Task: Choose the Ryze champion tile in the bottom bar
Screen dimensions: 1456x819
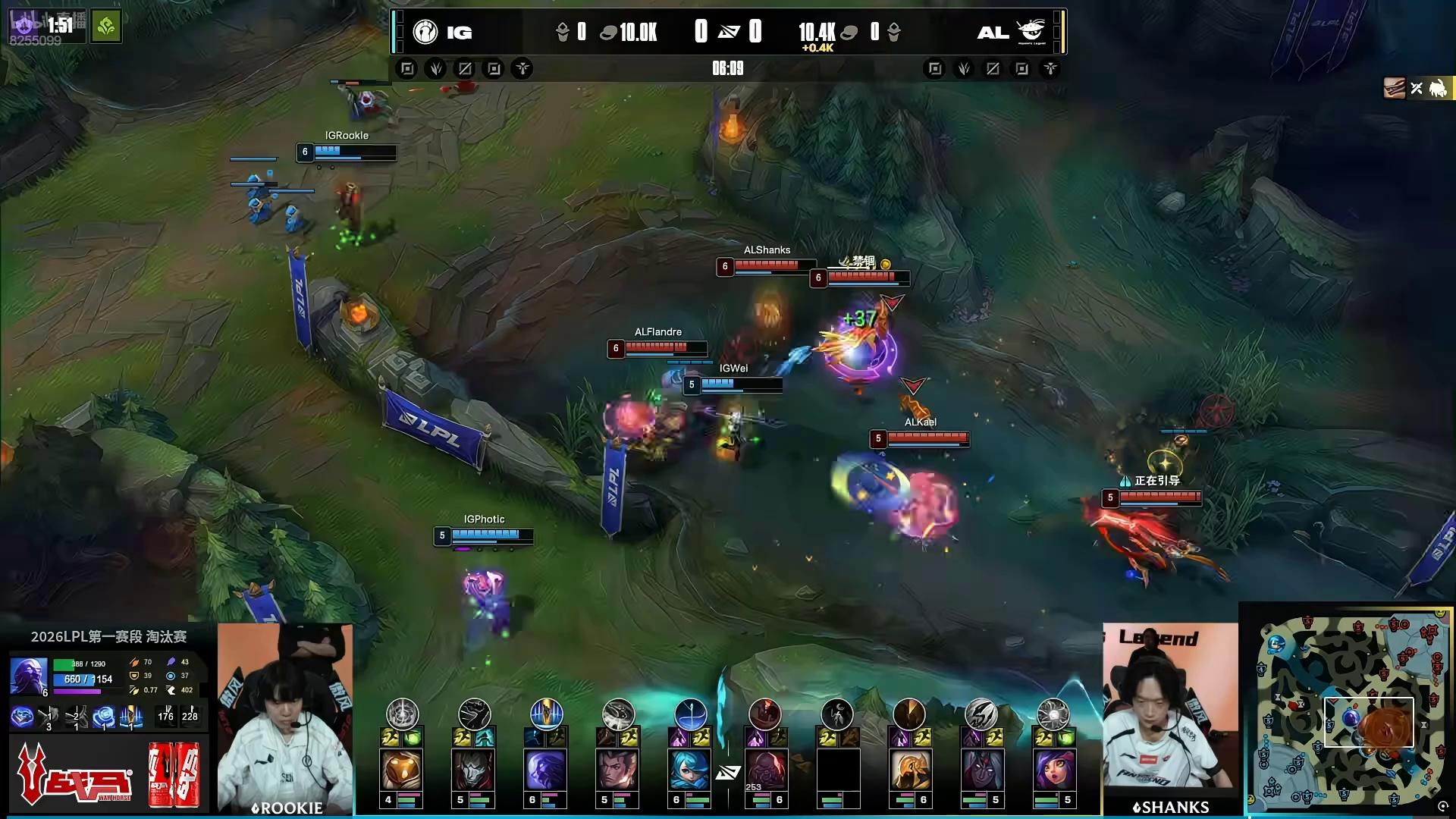Action: pos(546,770)
